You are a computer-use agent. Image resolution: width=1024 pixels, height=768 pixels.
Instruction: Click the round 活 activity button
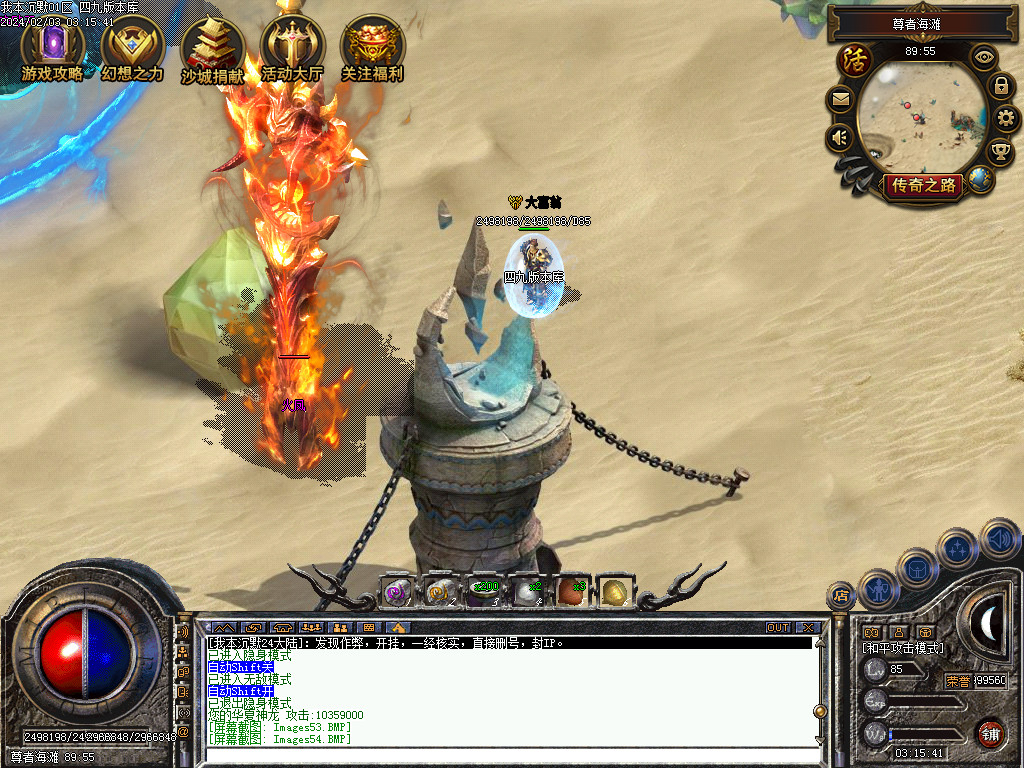[855, 60]
